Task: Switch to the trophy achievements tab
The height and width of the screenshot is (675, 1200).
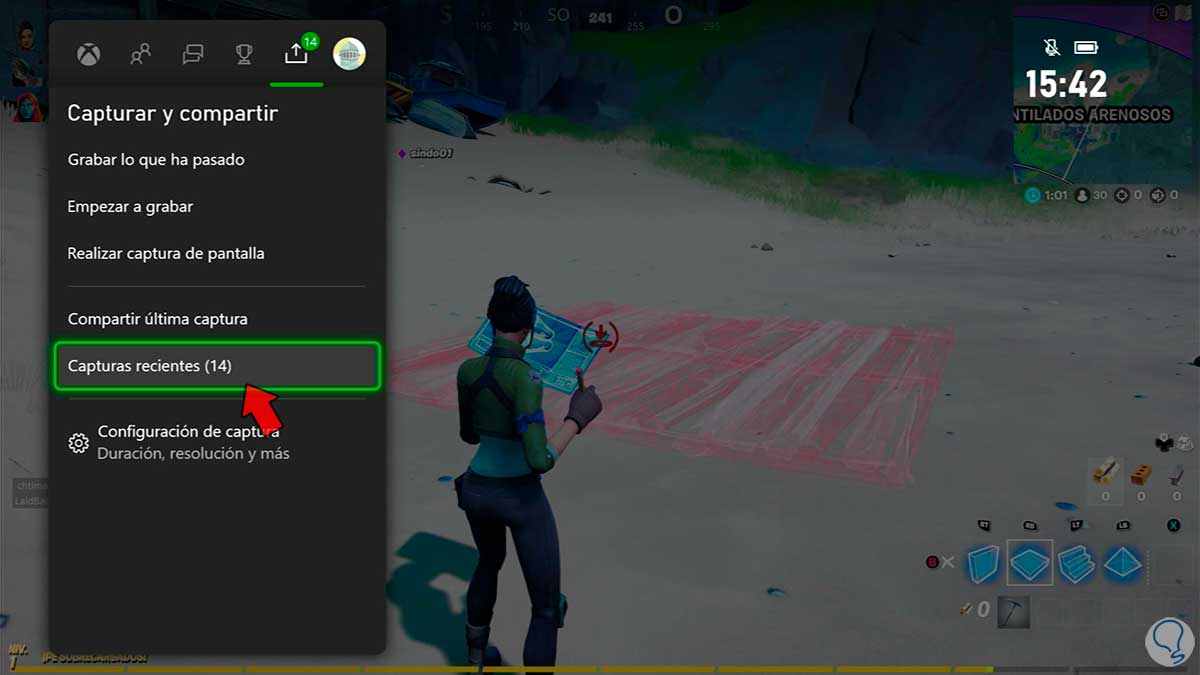Action: click(244, 55)
